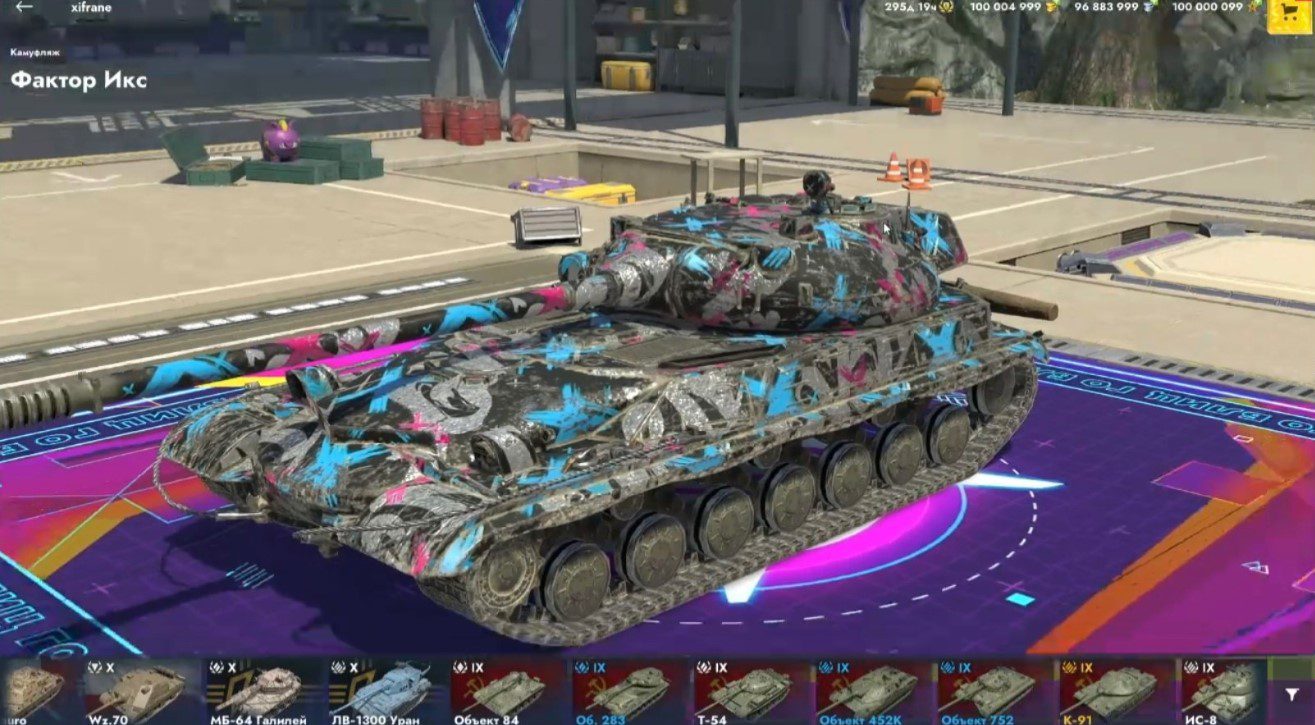
Task: Select the Wz.70 tank
Action: pos(142,691)
